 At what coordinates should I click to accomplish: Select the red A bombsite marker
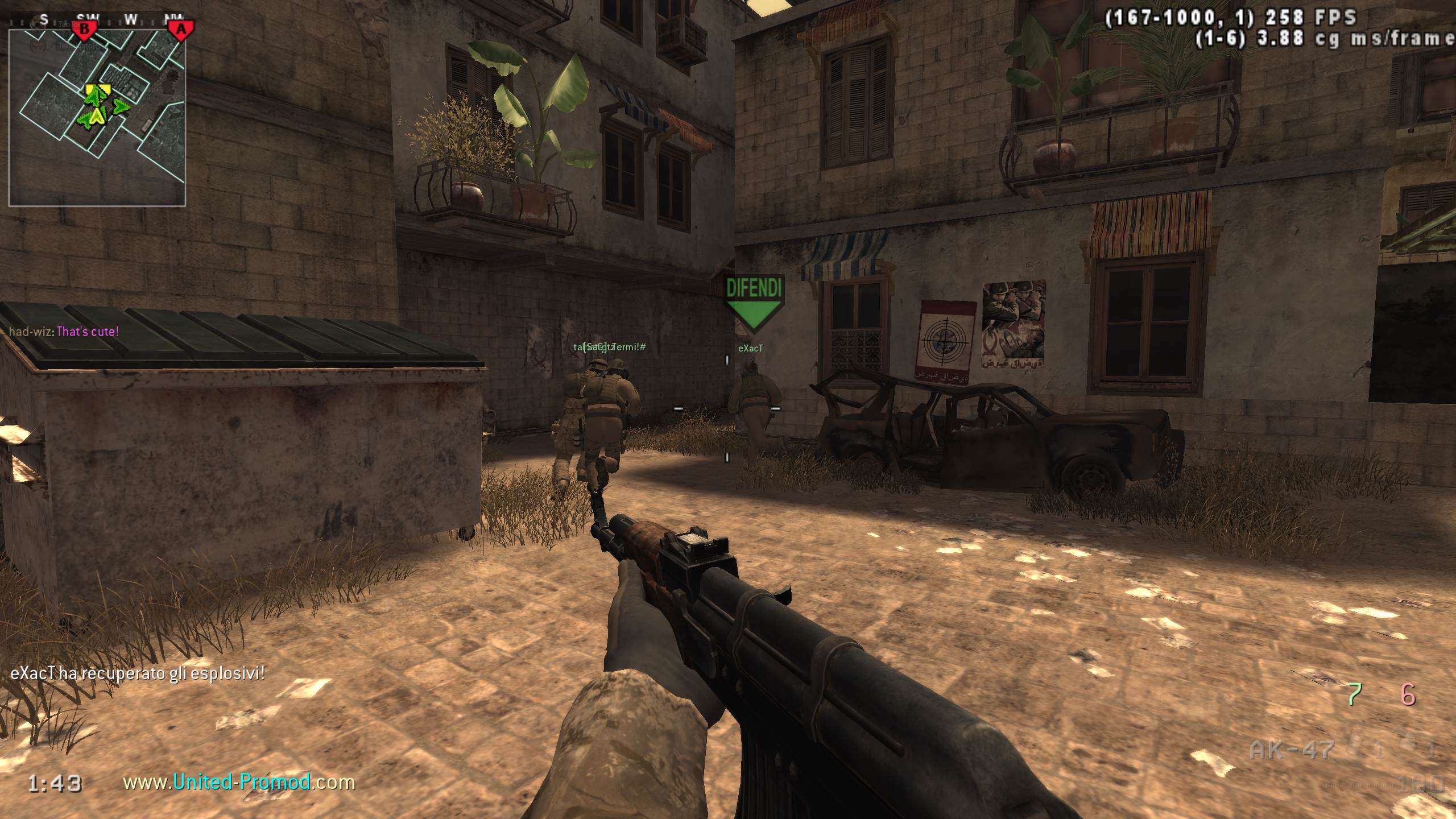(181, 28)
